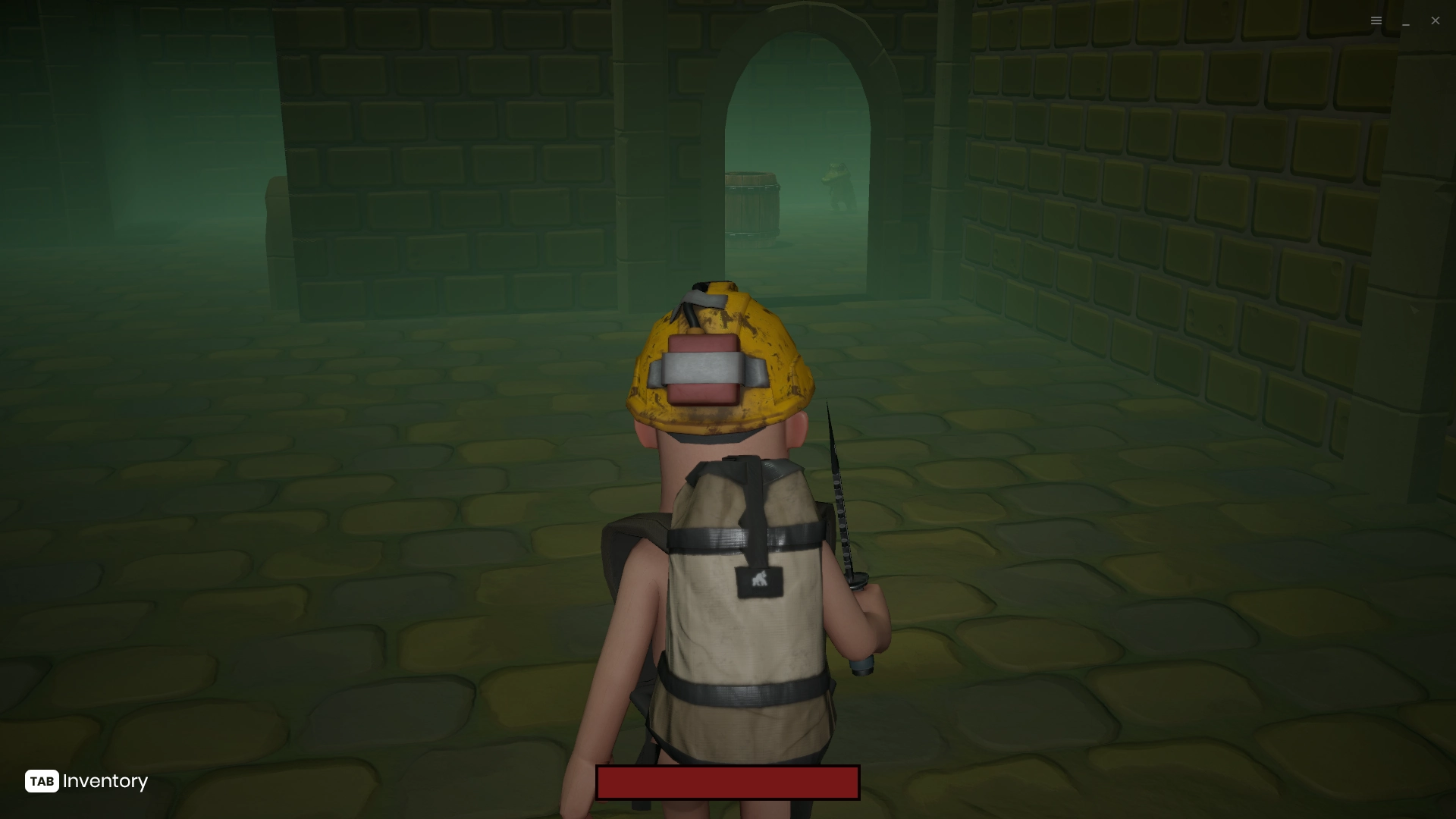Expand the game options menu
This screenshot has width=1456, height=819.
click(x=1376, y=20)
